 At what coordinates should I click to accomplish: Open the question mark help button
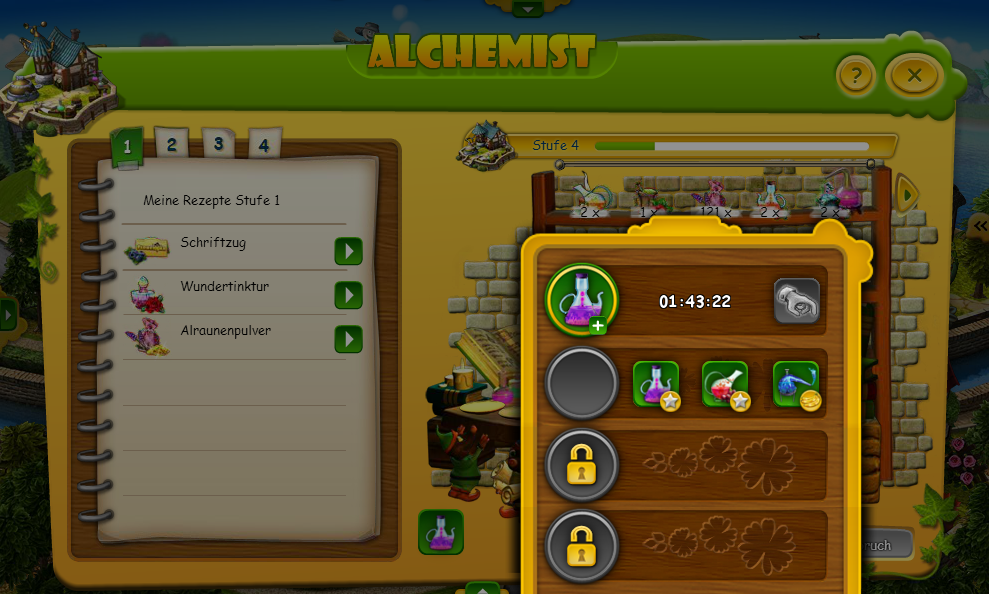point(856,75)
